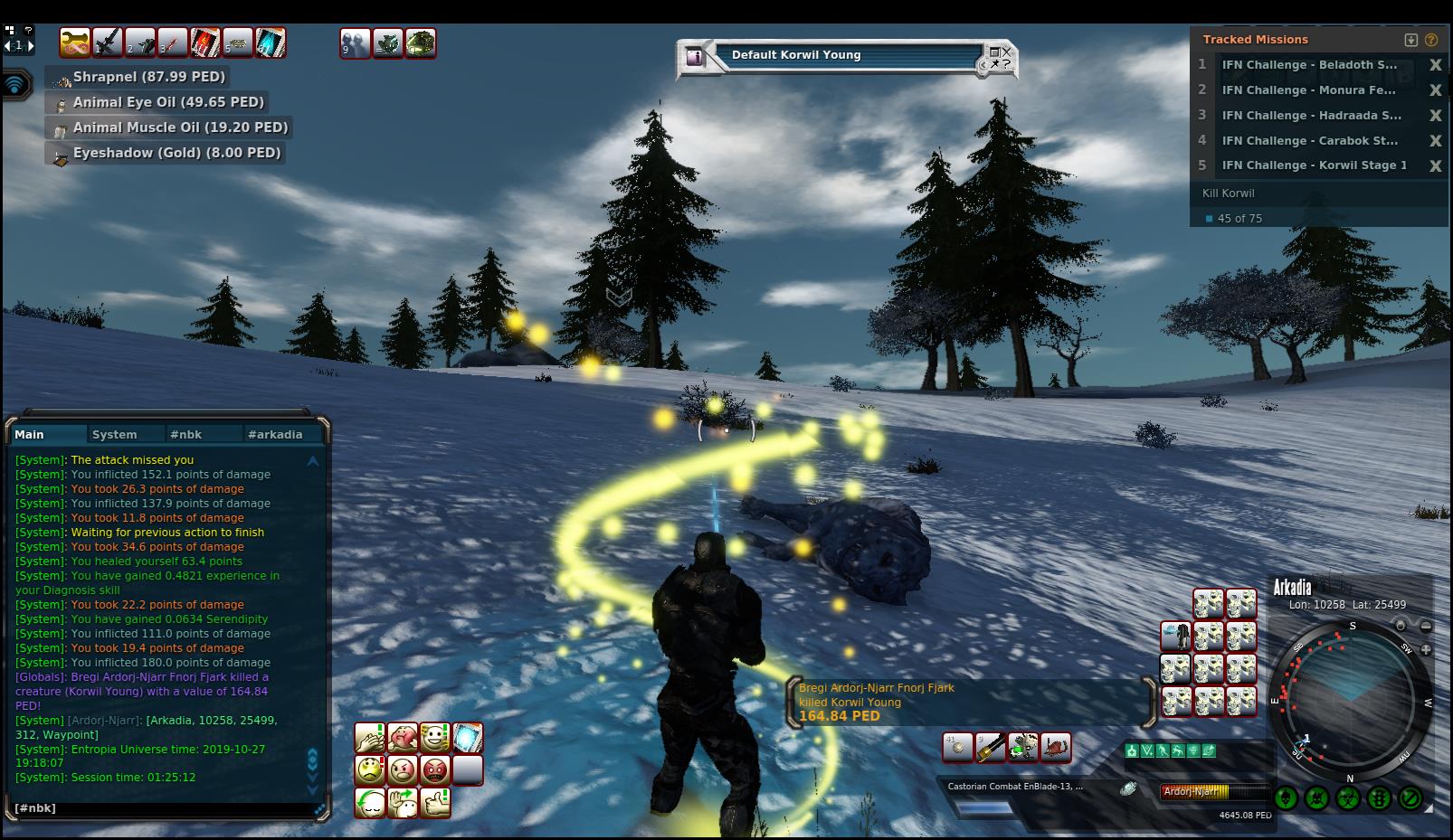Viewport: 1453px width, 840px height.
Task: Activate the red angry face emote
Action: 435,770
